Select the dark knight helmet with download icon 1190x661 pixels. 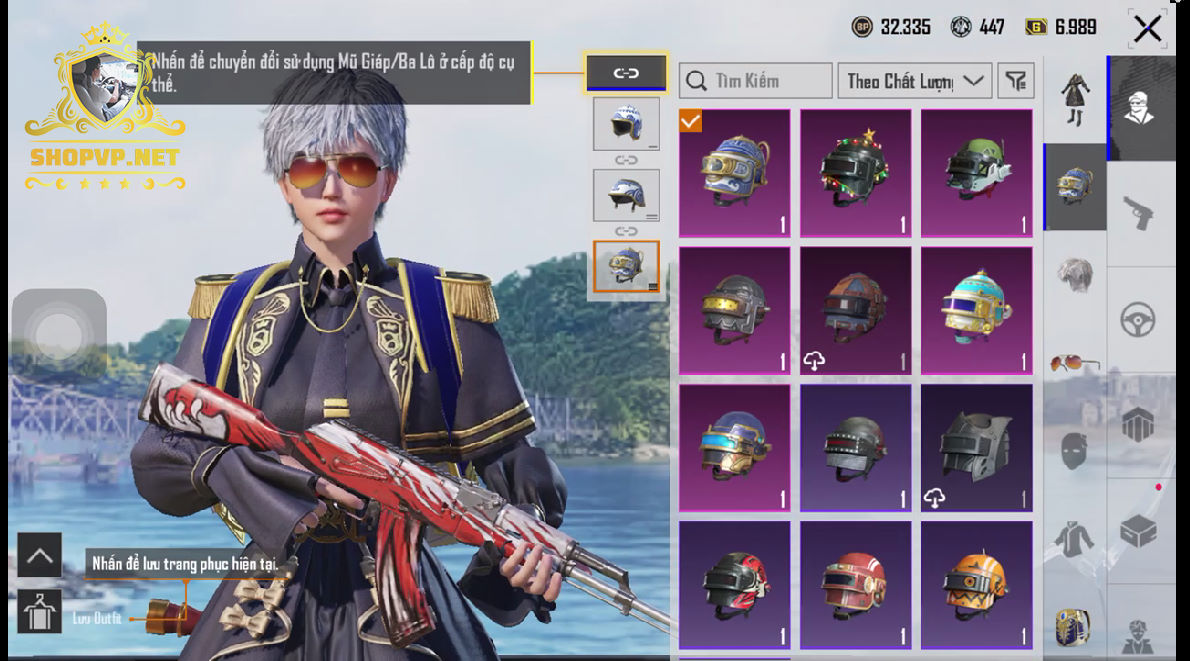point(976,447)
